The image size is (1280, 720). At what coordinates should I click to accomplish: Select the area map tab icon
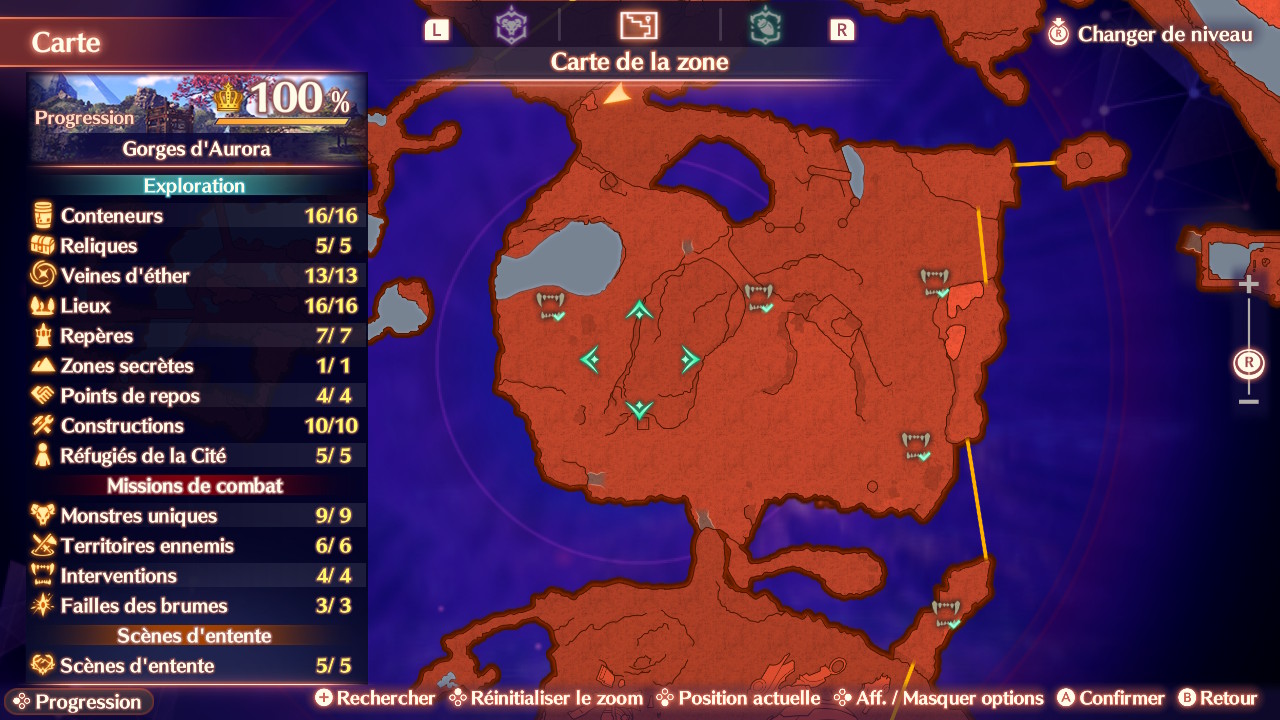point(638,26)
